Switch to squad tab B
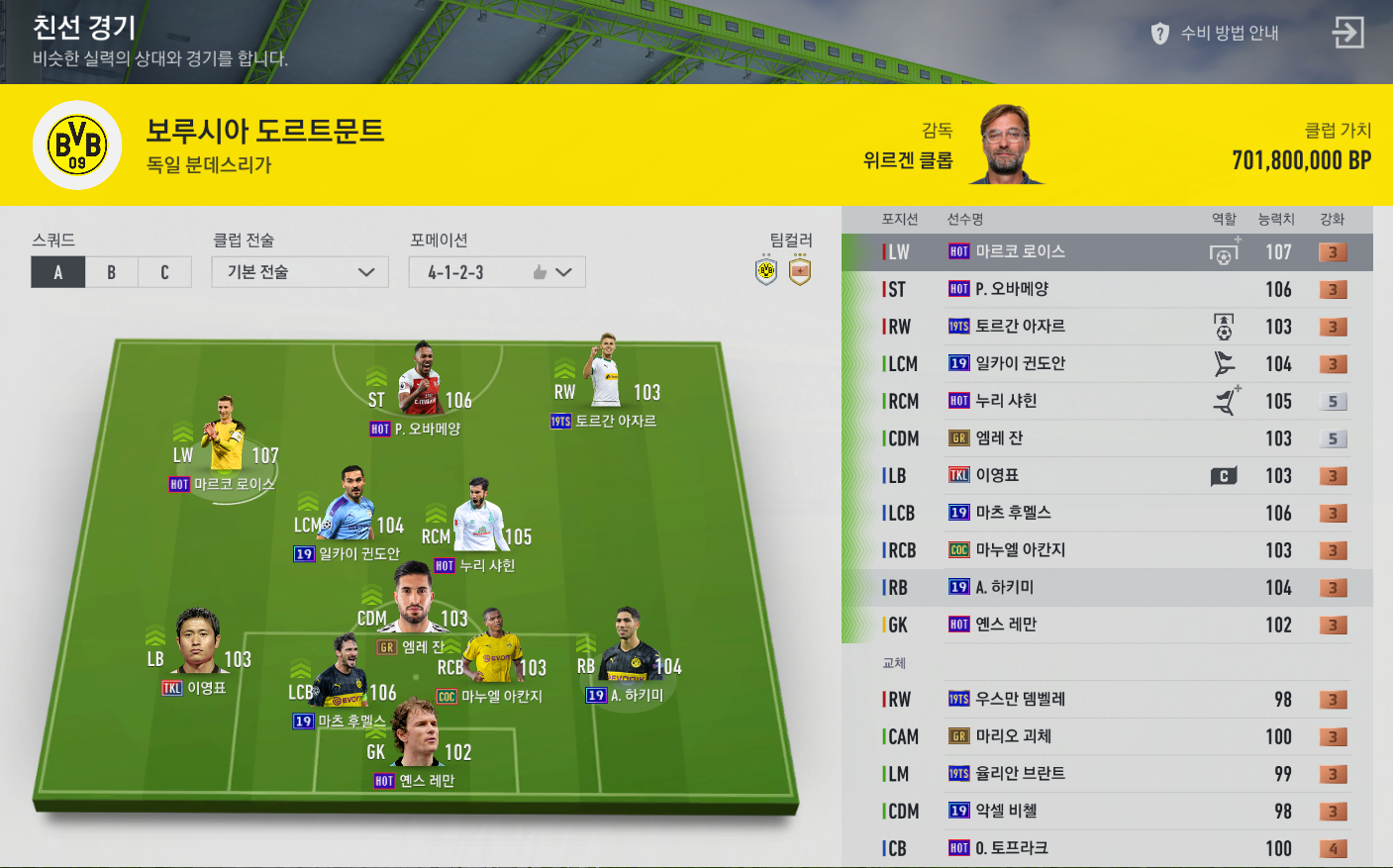The width and height of the screenshot is (1393, 868). click(112, 272)
